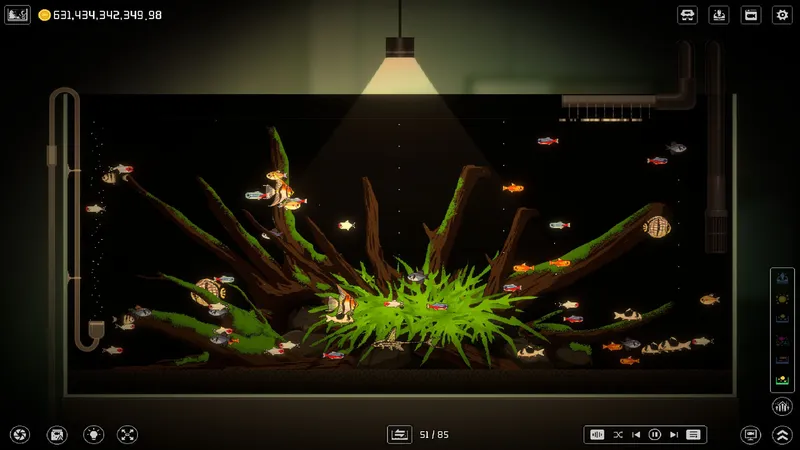Click the camera shutter screenshot button

[x=20, y=435]
